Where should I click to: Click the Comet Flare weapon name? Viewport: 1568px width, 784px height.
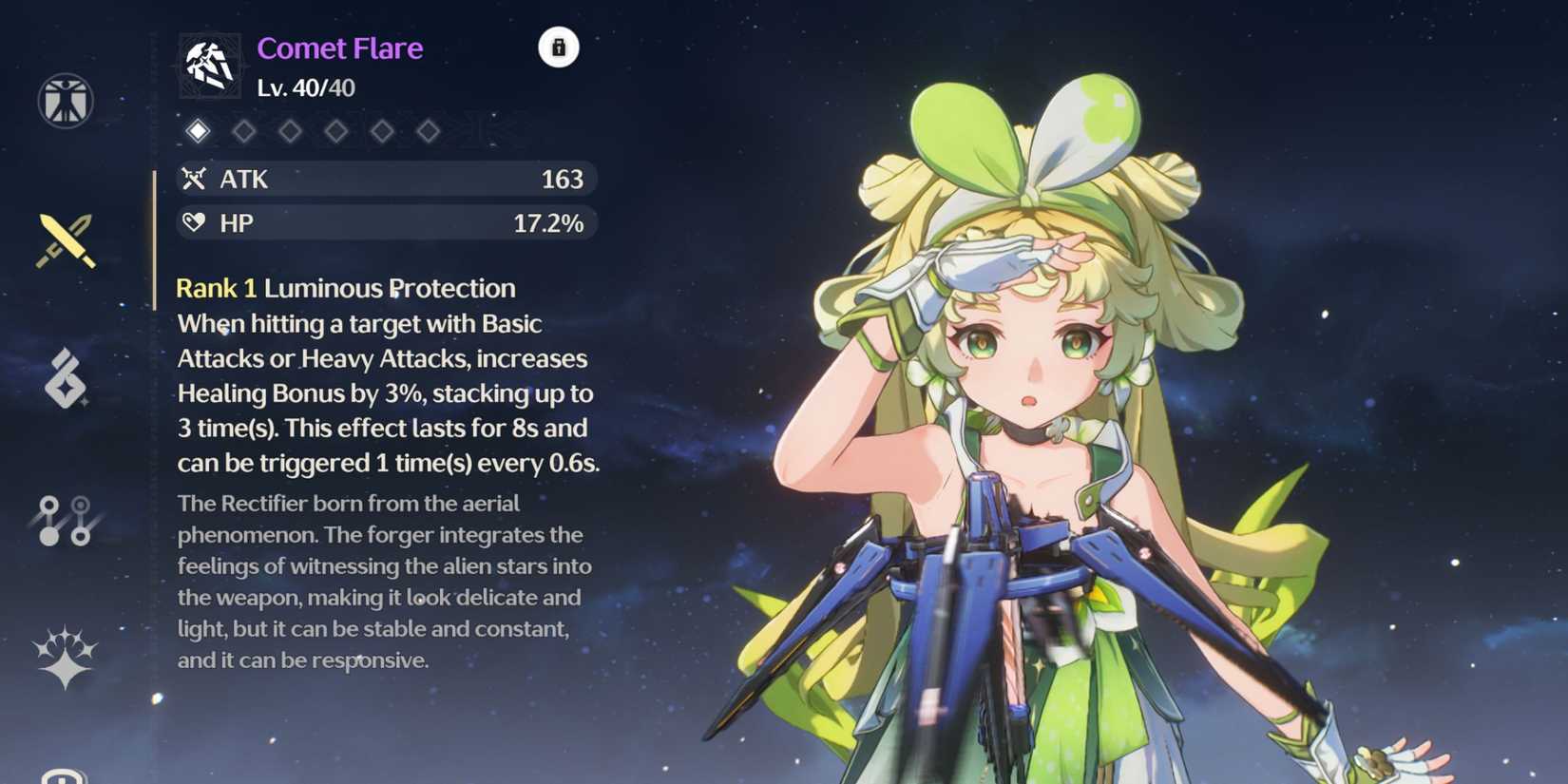pos(339,48)
